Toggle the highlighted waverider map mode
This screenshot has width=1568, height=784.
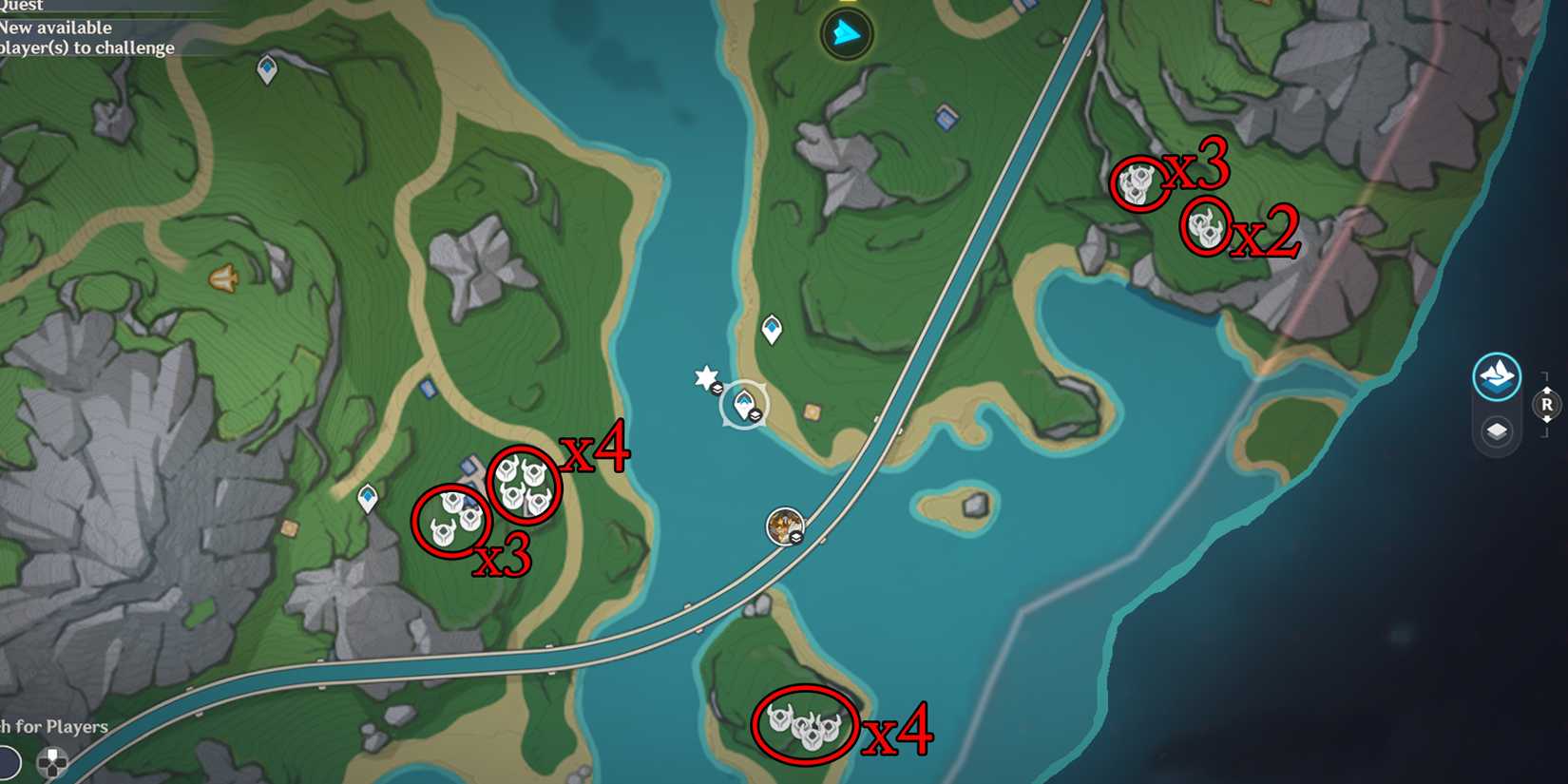(1495, 375)
